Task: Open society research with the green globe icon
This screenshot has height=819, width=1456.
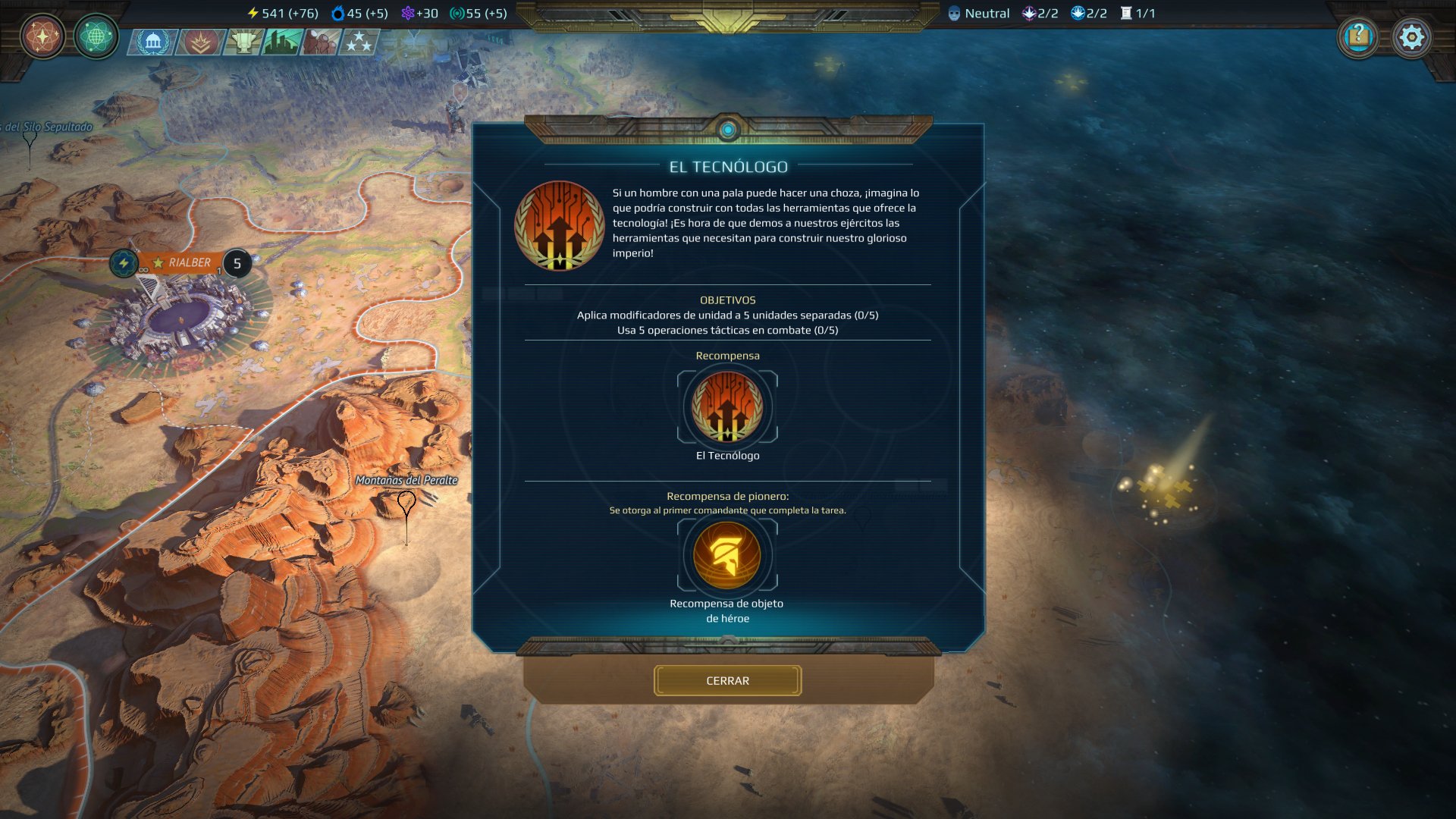Action: (x=96, y=36)
